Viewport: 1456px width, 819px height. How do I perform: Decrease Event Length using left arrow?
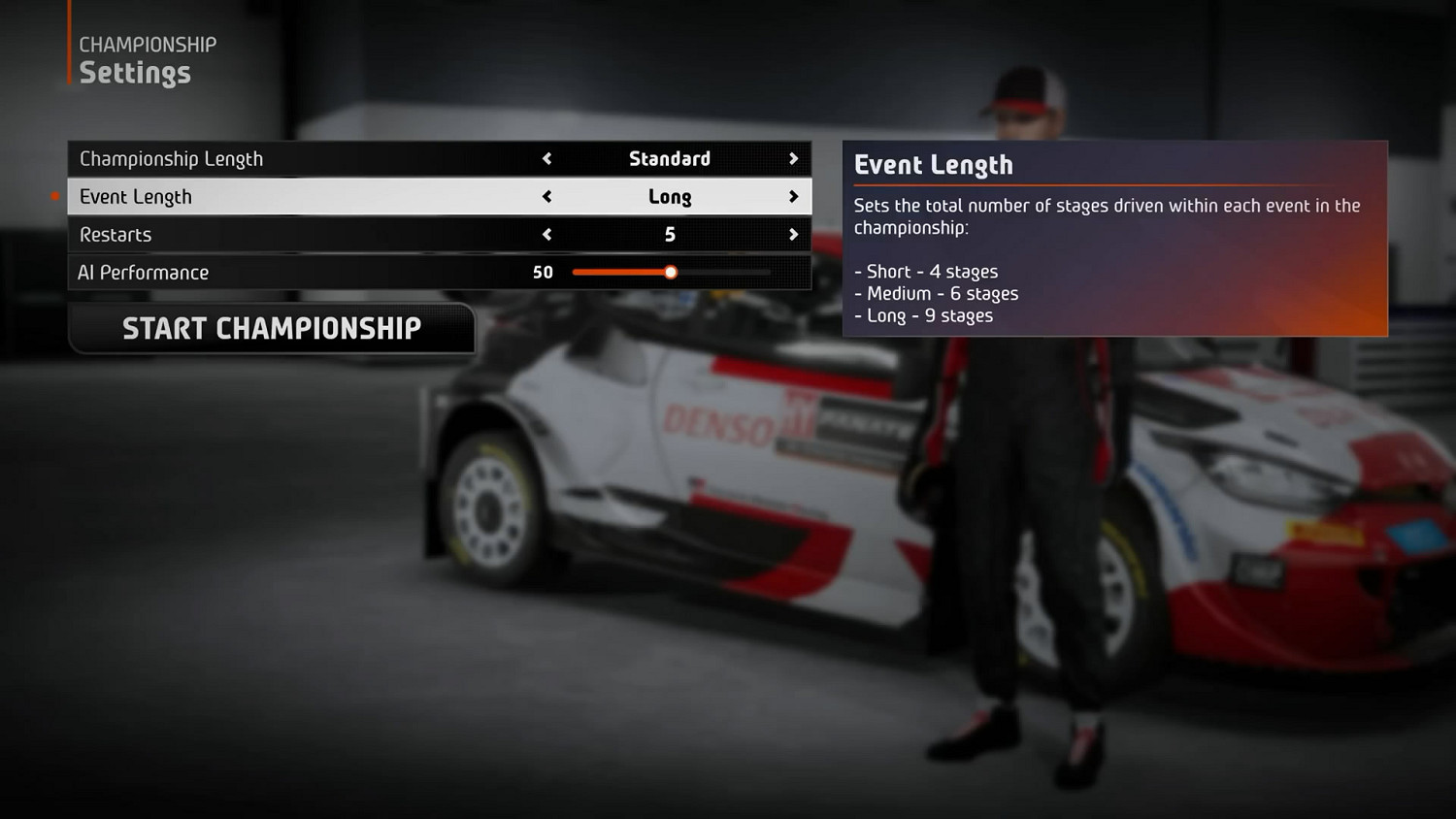click(546, 196)
